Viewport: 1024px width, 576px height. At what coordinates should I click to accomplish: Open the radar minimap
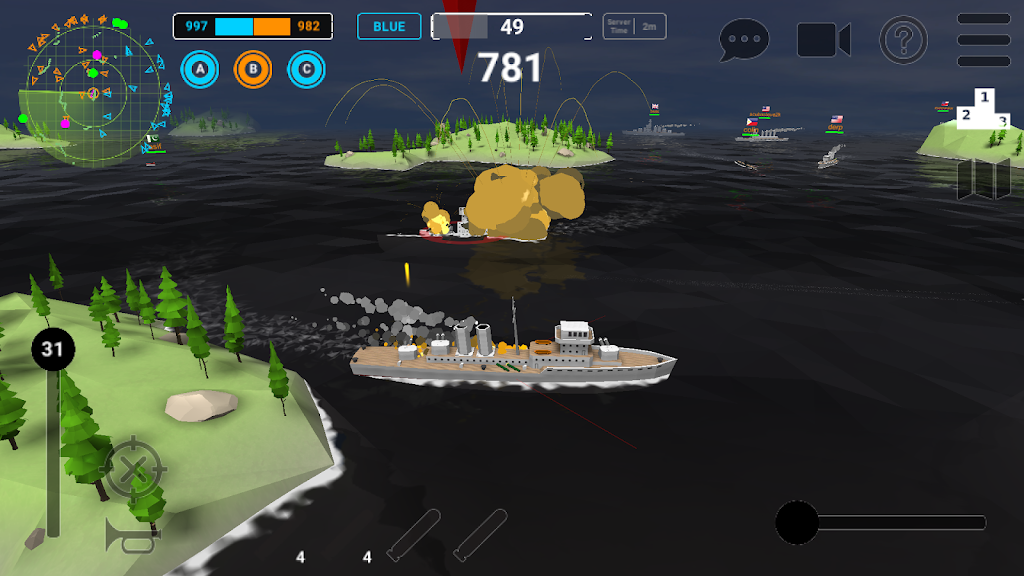(93, 92)
